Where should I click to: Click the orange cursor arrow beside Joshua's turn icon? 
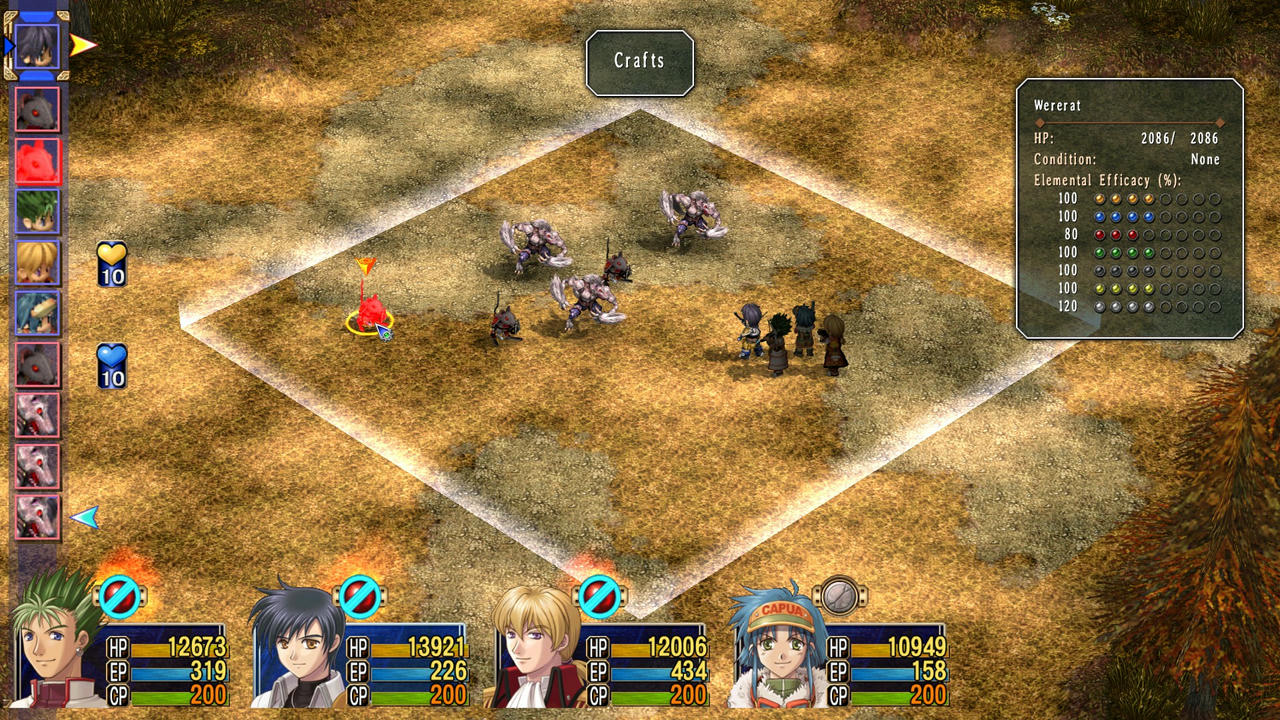click(x=83, y=45)
